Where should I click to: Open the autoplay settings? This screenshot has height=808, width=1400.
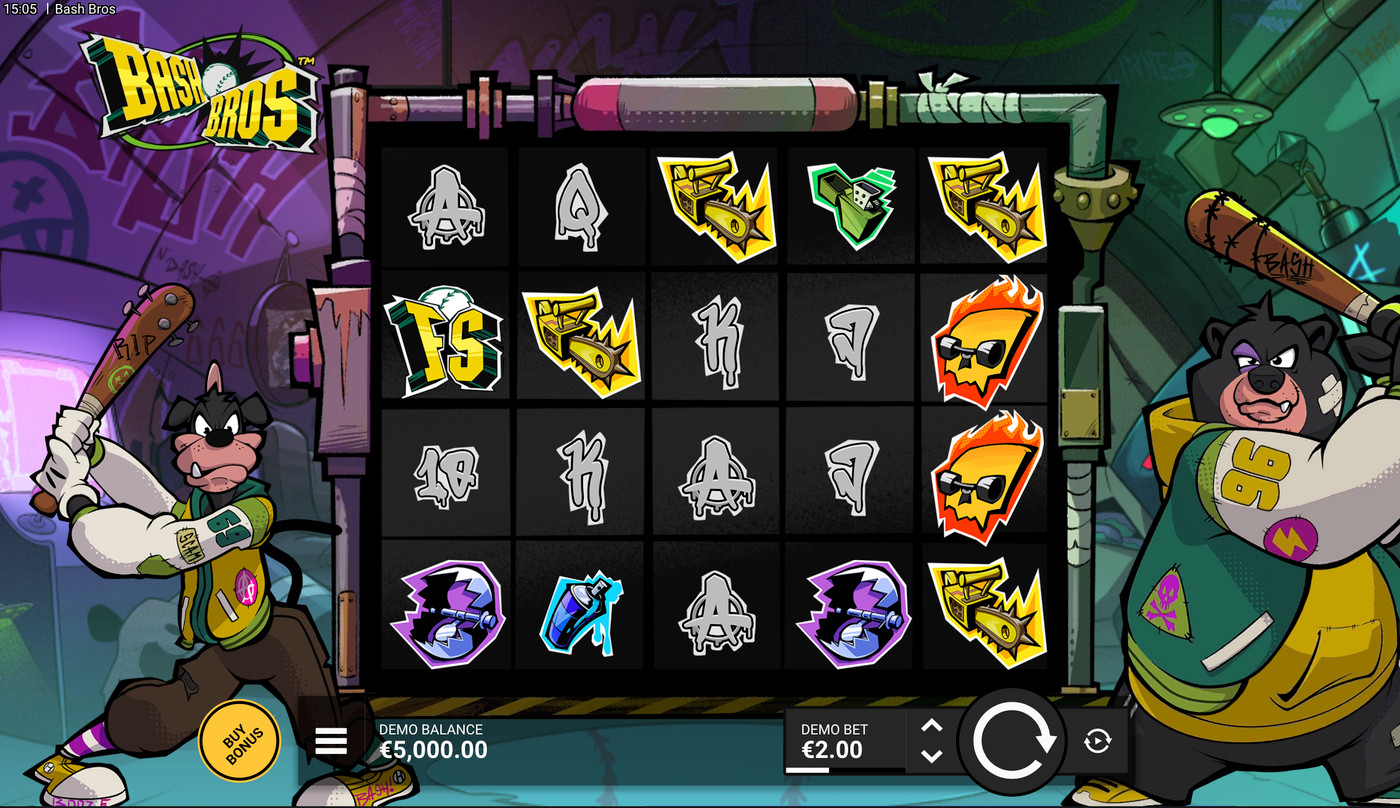pyautogui.click(x=1097, y=741)
